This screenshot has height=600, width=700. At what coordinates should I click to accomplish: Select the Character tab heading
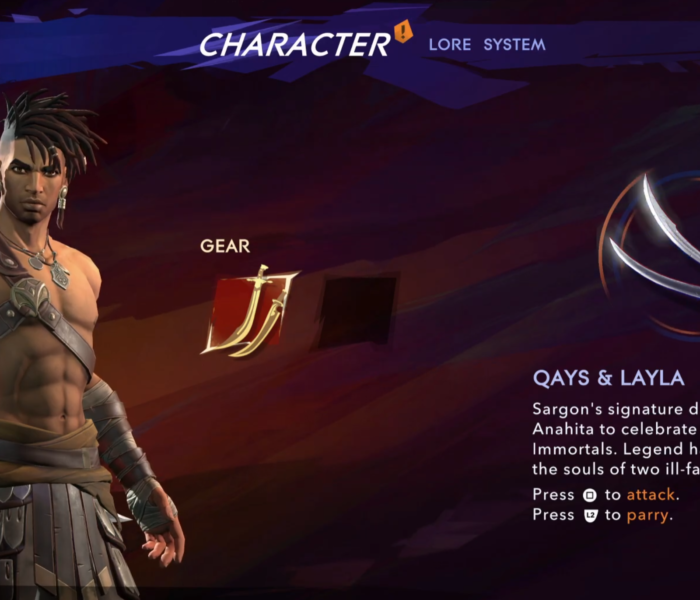[294, 44]
